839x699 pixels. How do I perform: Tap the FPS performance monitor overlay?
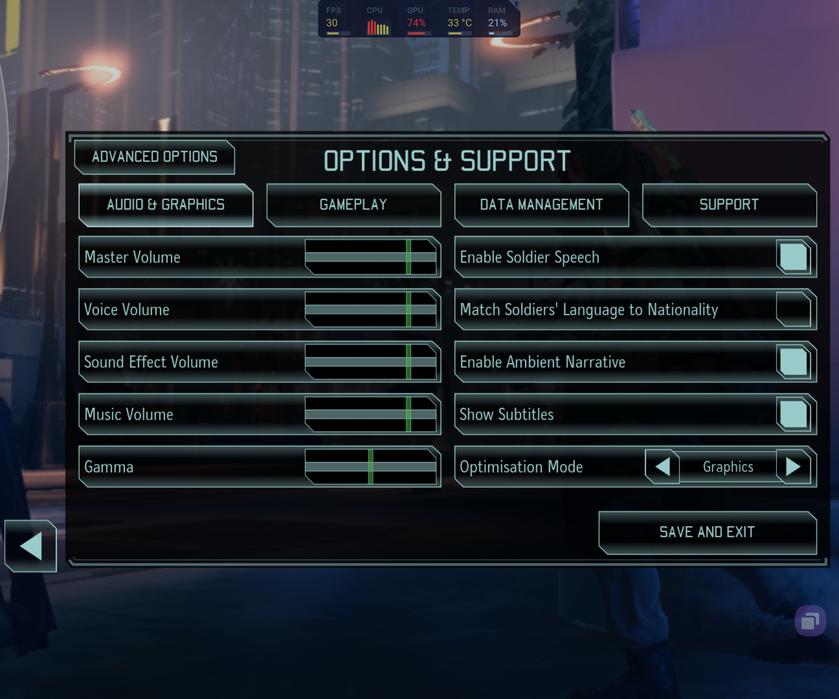pos(332,18)
